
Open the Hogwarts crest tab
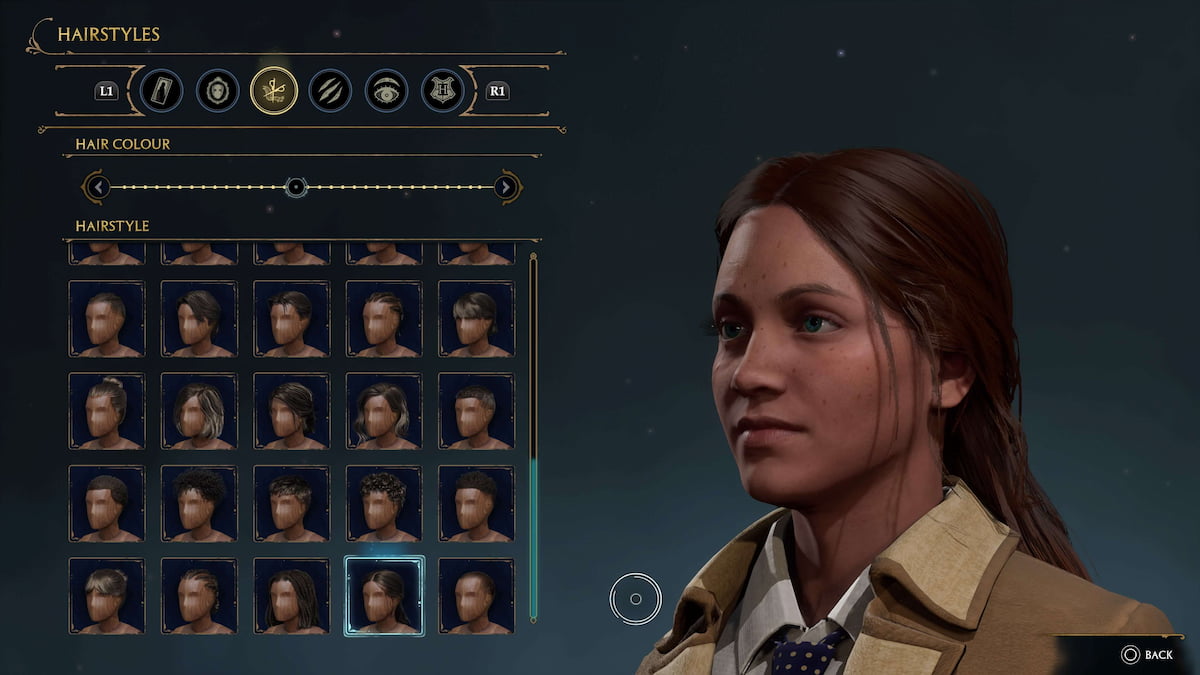click(442, 91)
